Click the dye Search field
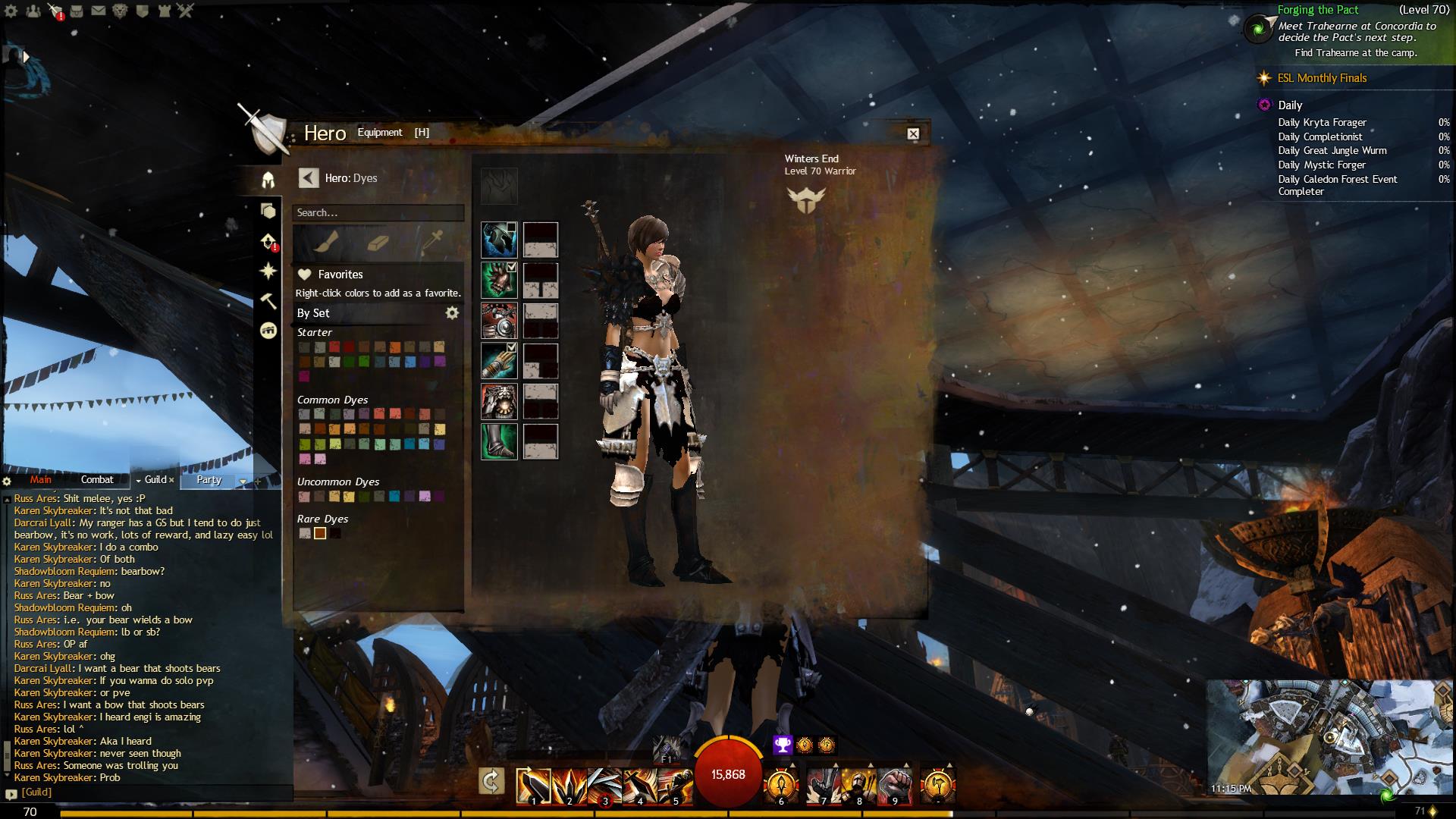The image size is (1456, 819). [x=378, y=213]
